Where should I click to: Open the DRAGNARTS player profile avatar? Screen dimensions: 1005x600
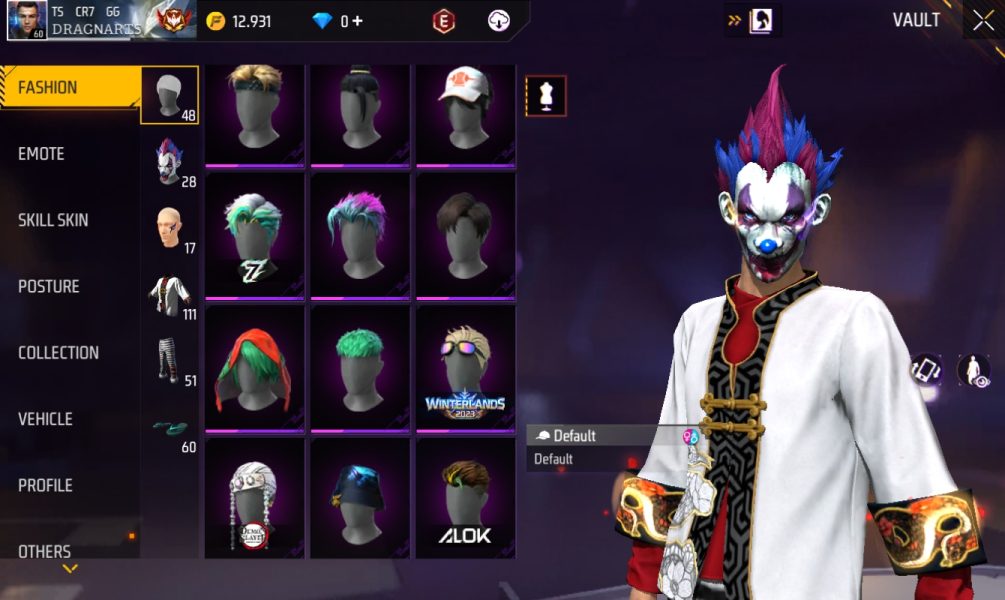tap(25, 20)
